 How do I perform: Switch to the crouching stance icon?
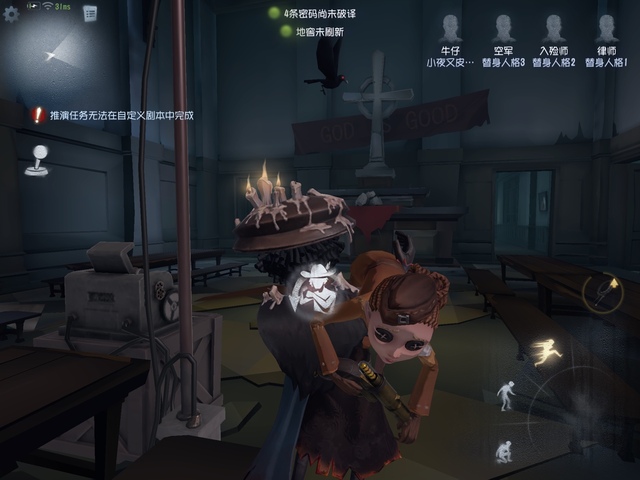(503, 451)
